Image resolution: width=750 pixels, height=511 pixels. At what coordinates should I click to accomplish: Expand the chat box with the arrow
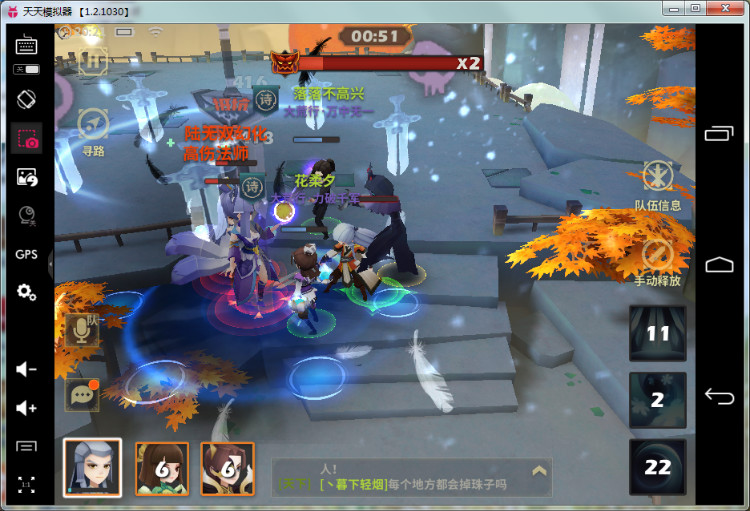click(x=539, y=470)
